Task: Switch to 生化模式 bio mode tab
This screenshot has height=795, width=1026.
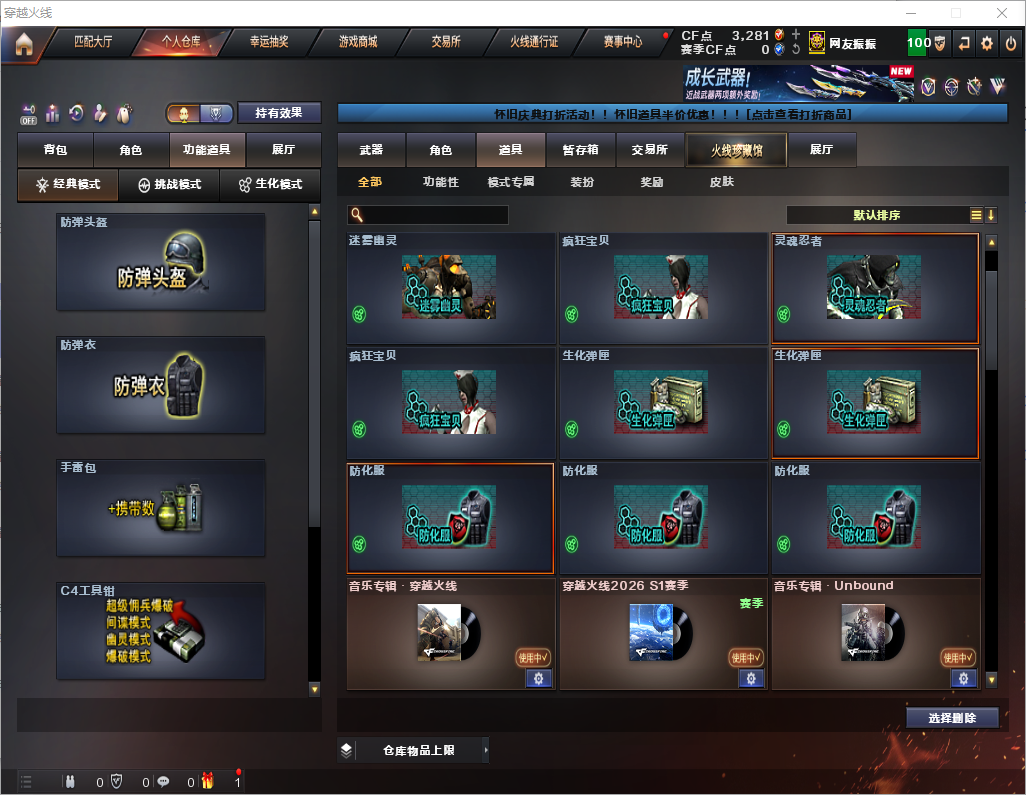Action: point(270,185)
